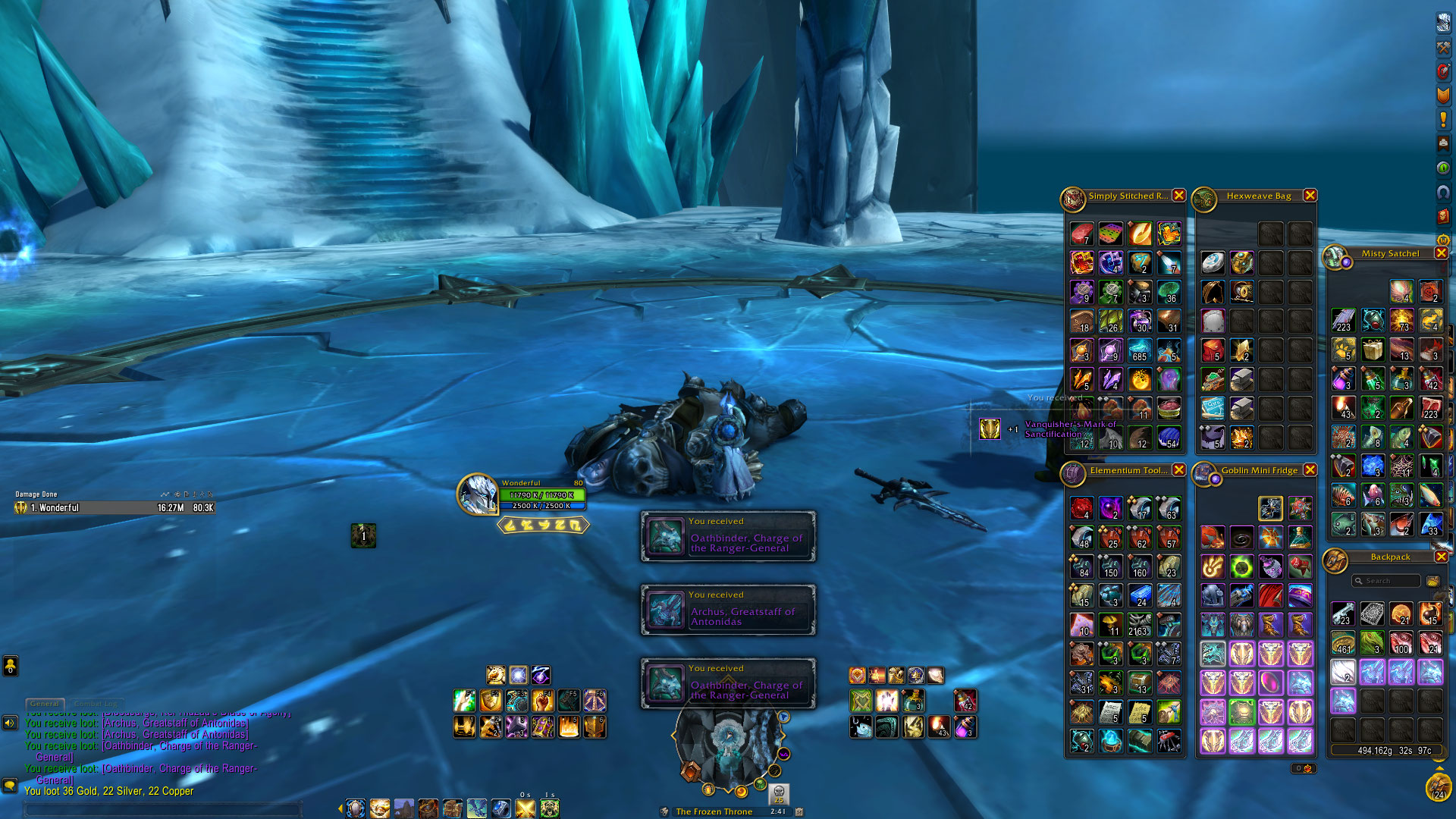Close the Simply Stitched bag window
The image size is (1456, 819).
pyautogui.click(x=1178, y=196)
